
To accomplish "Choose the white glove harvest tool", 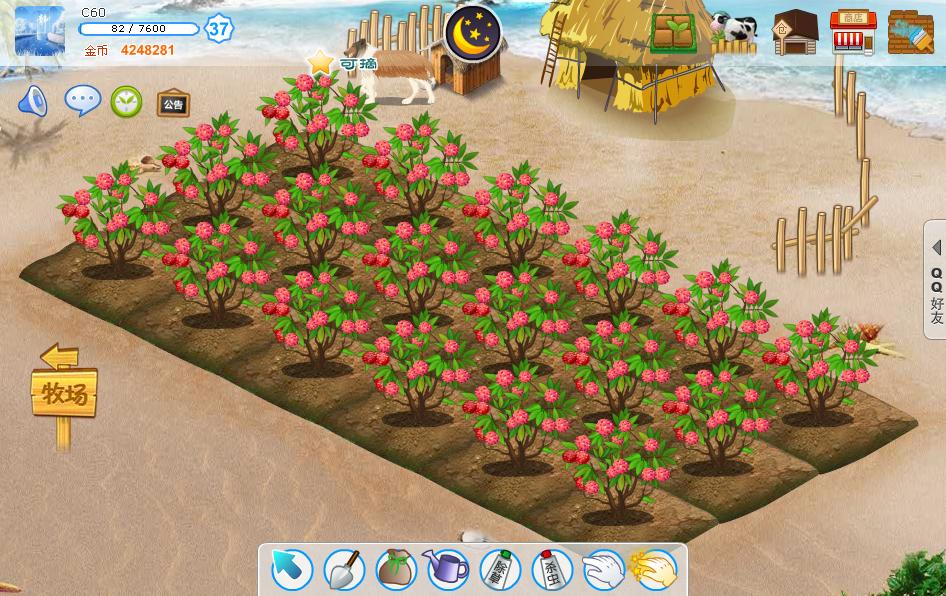I will coord(603,570).
